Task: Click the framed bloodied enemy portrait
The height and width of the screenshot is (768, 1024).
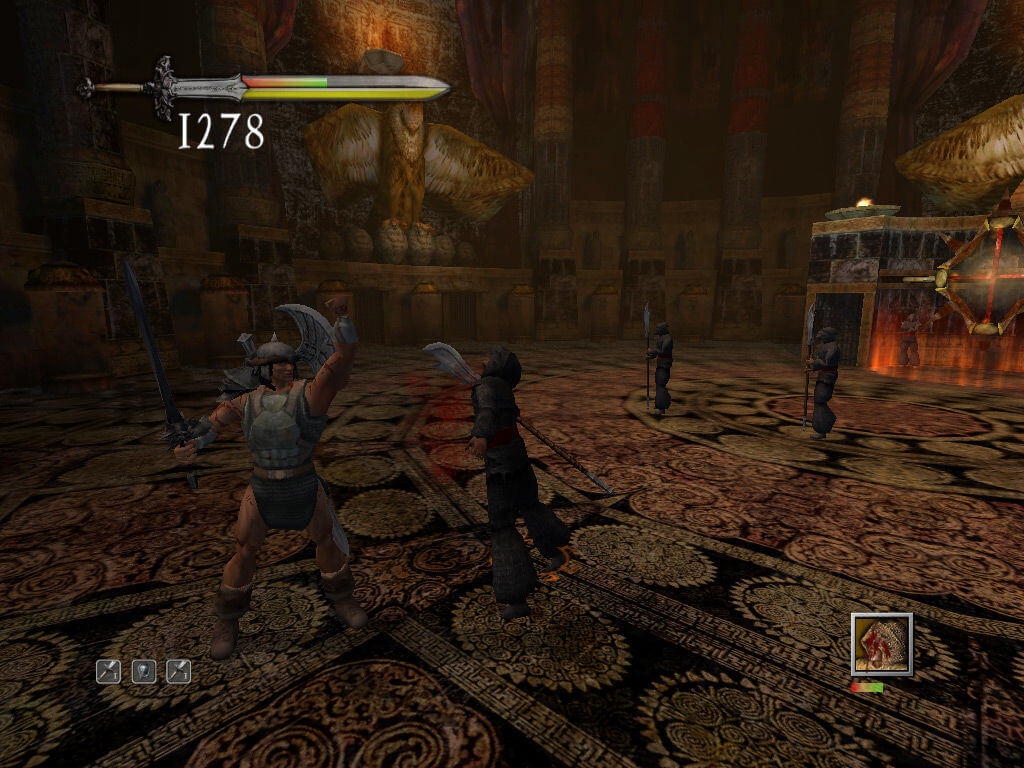Action: 881,644
